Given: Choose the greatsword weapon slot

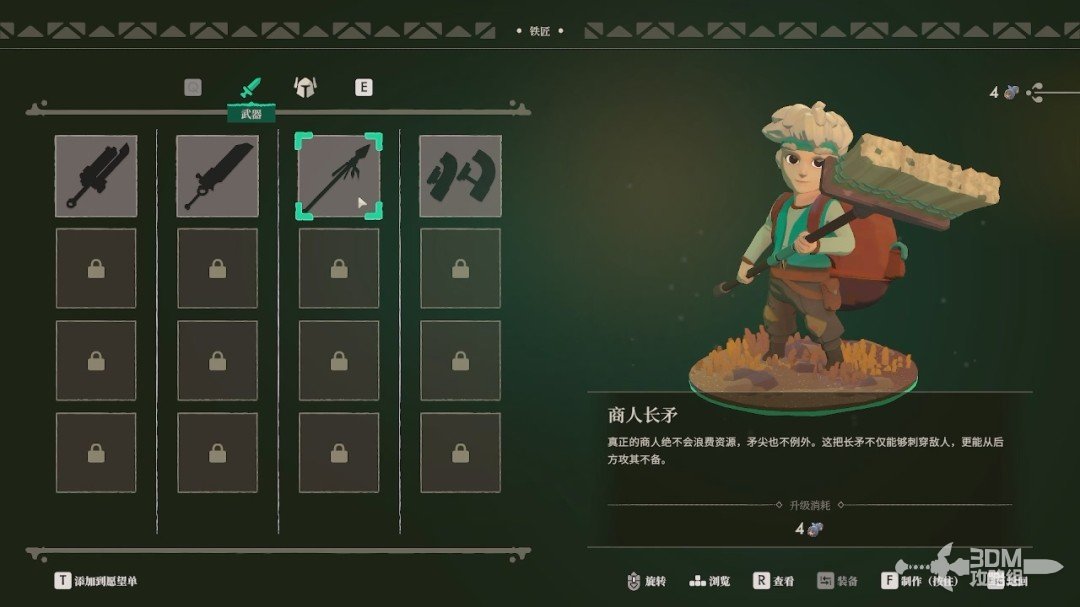Looking at the screenshot, I should point(217,176).
